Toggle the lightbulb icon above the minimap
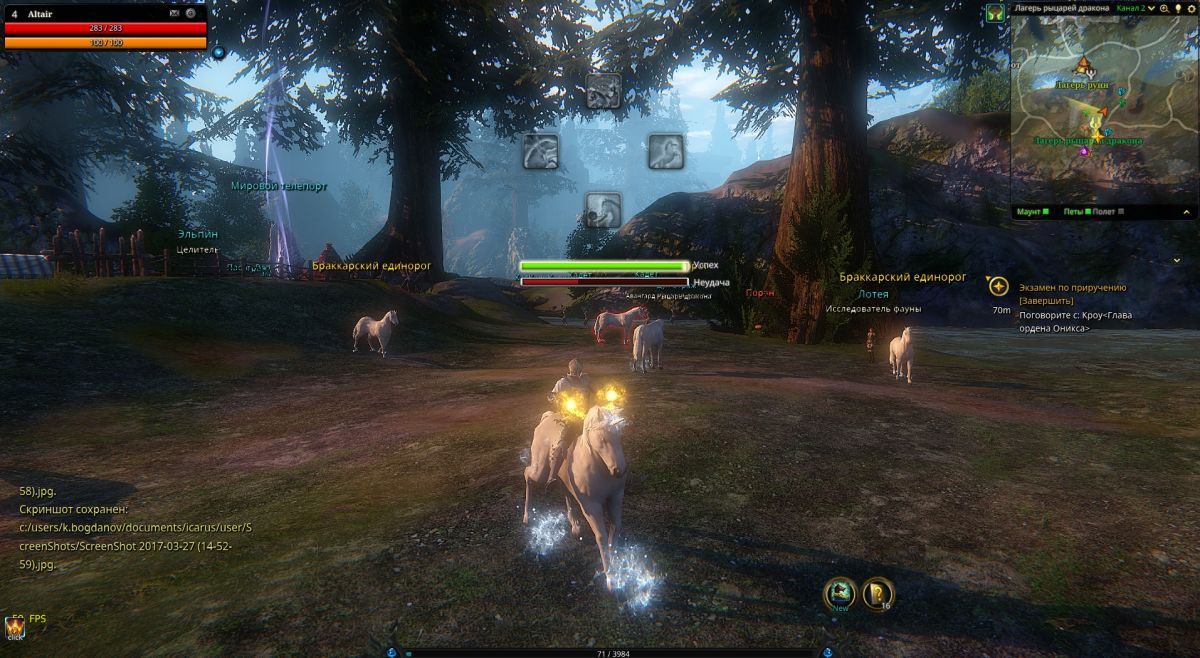1200x658 pixels. 1177,8
